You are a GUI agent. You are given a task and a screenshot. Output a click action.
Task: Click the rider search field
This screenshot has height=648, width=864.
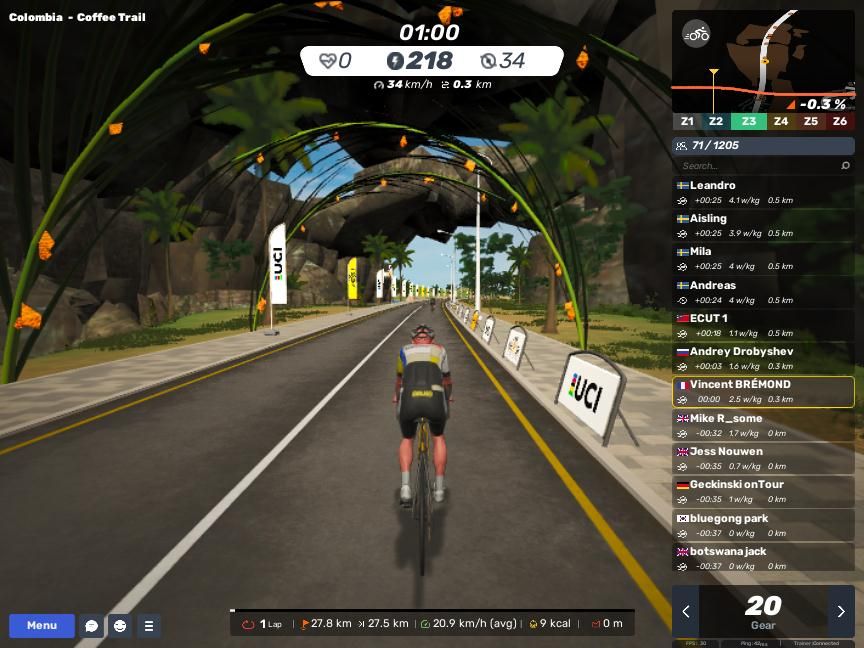[758, 166]
